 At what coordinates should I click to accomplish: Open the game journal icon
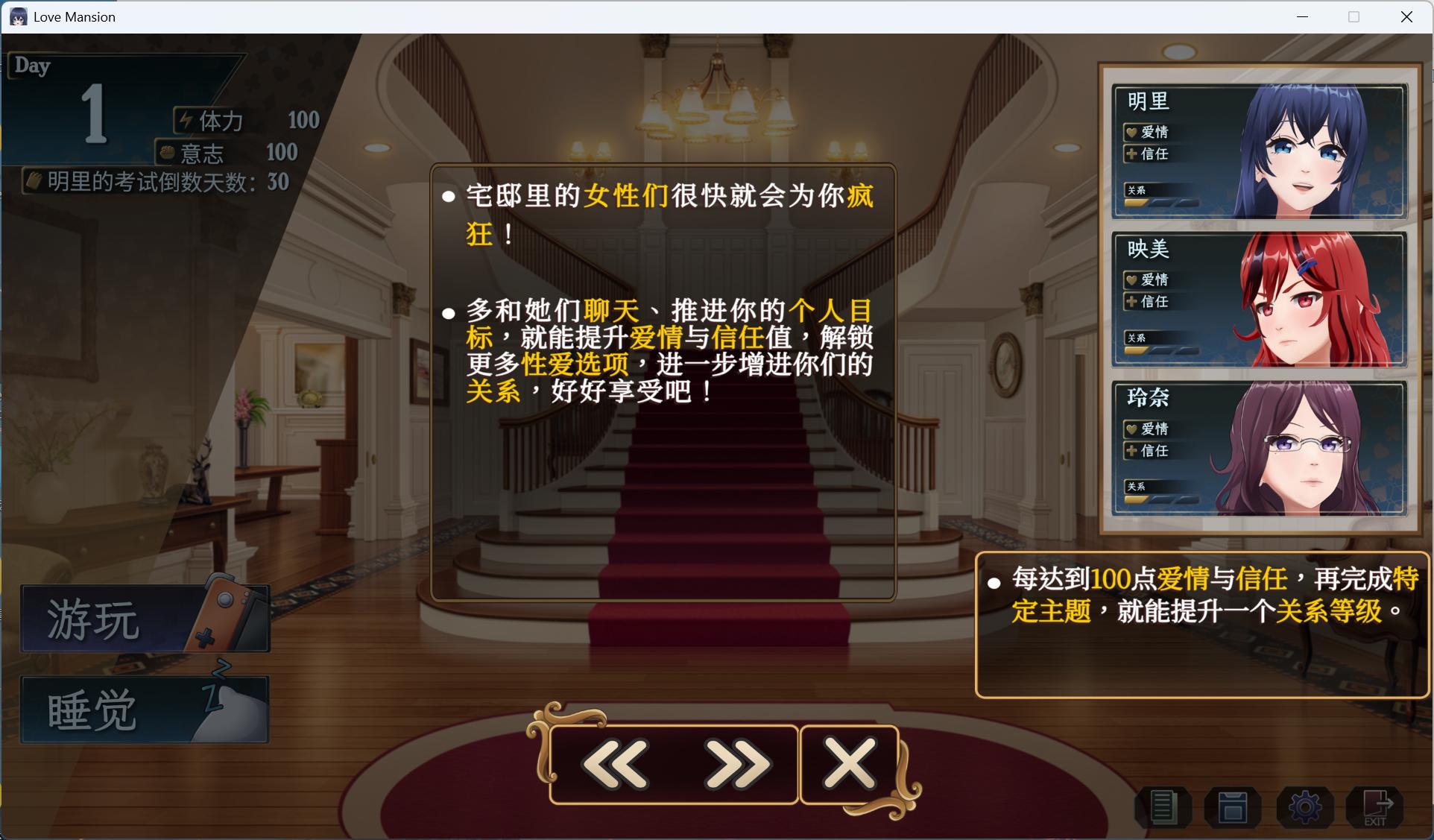[1161, 808]
